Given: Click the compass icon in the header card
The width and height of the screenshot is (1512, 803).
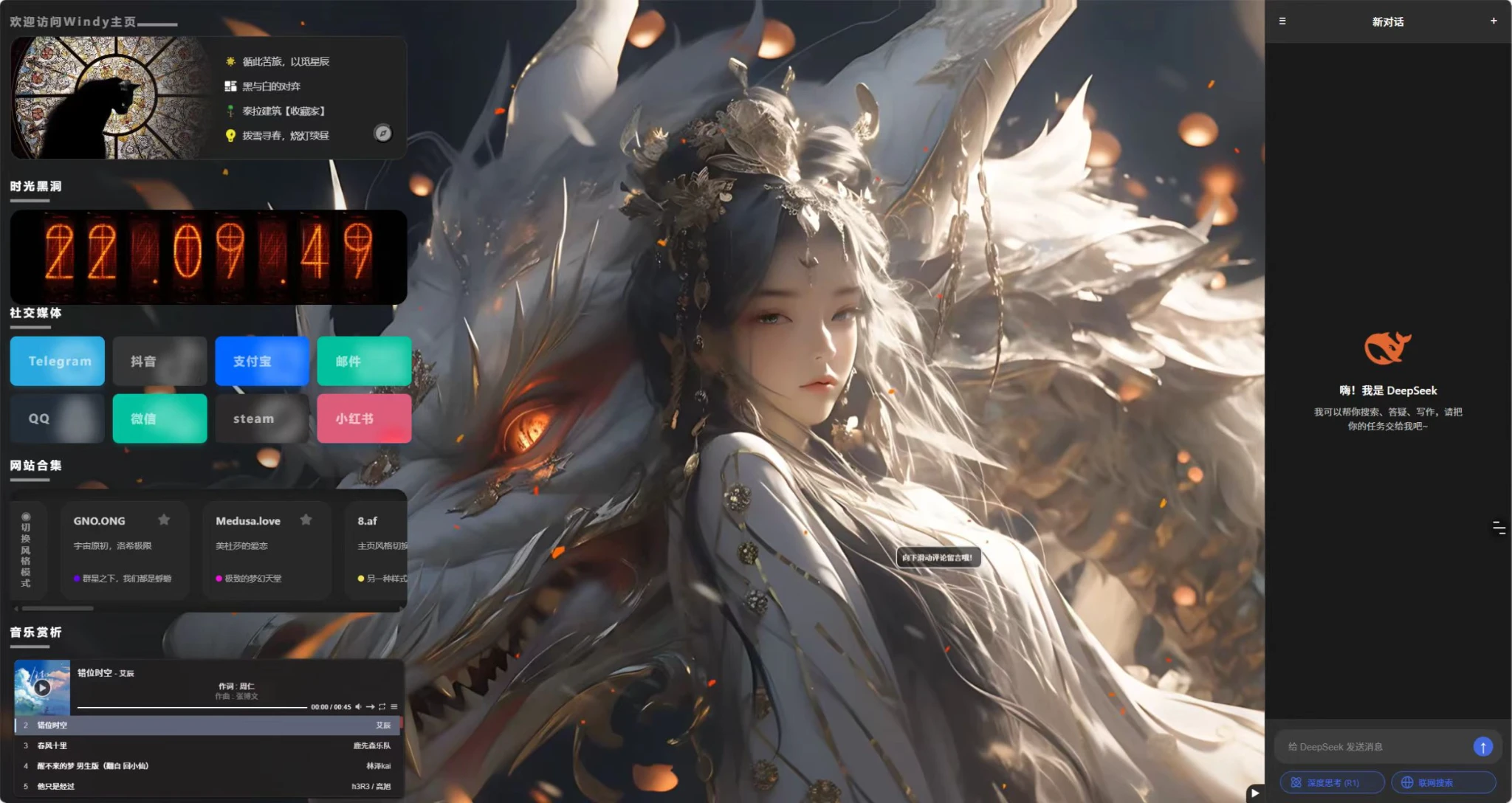Looking at the screenshot, I should (x=382, y=133).
